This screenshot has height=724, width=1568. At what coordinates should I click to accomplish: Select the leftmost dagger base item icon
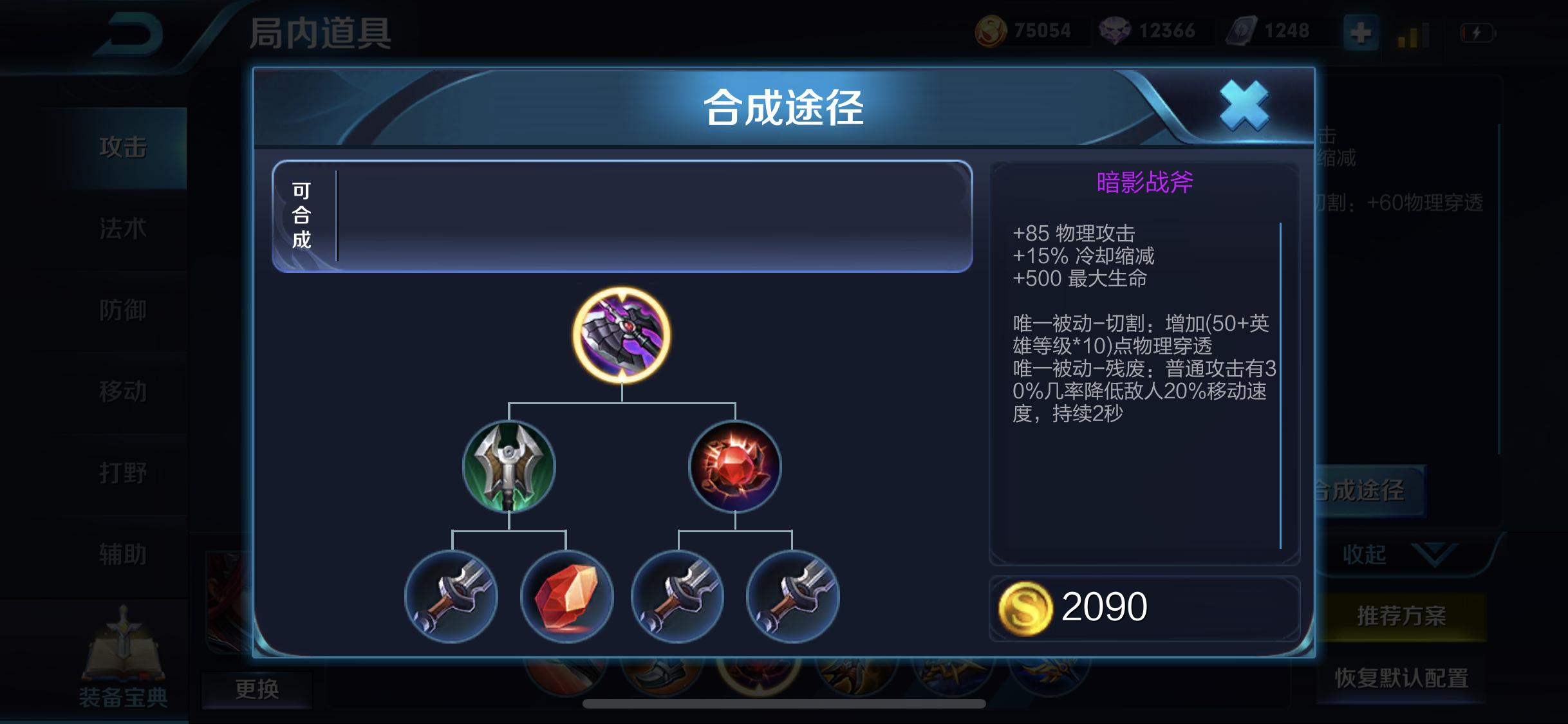tap(451, 597)
